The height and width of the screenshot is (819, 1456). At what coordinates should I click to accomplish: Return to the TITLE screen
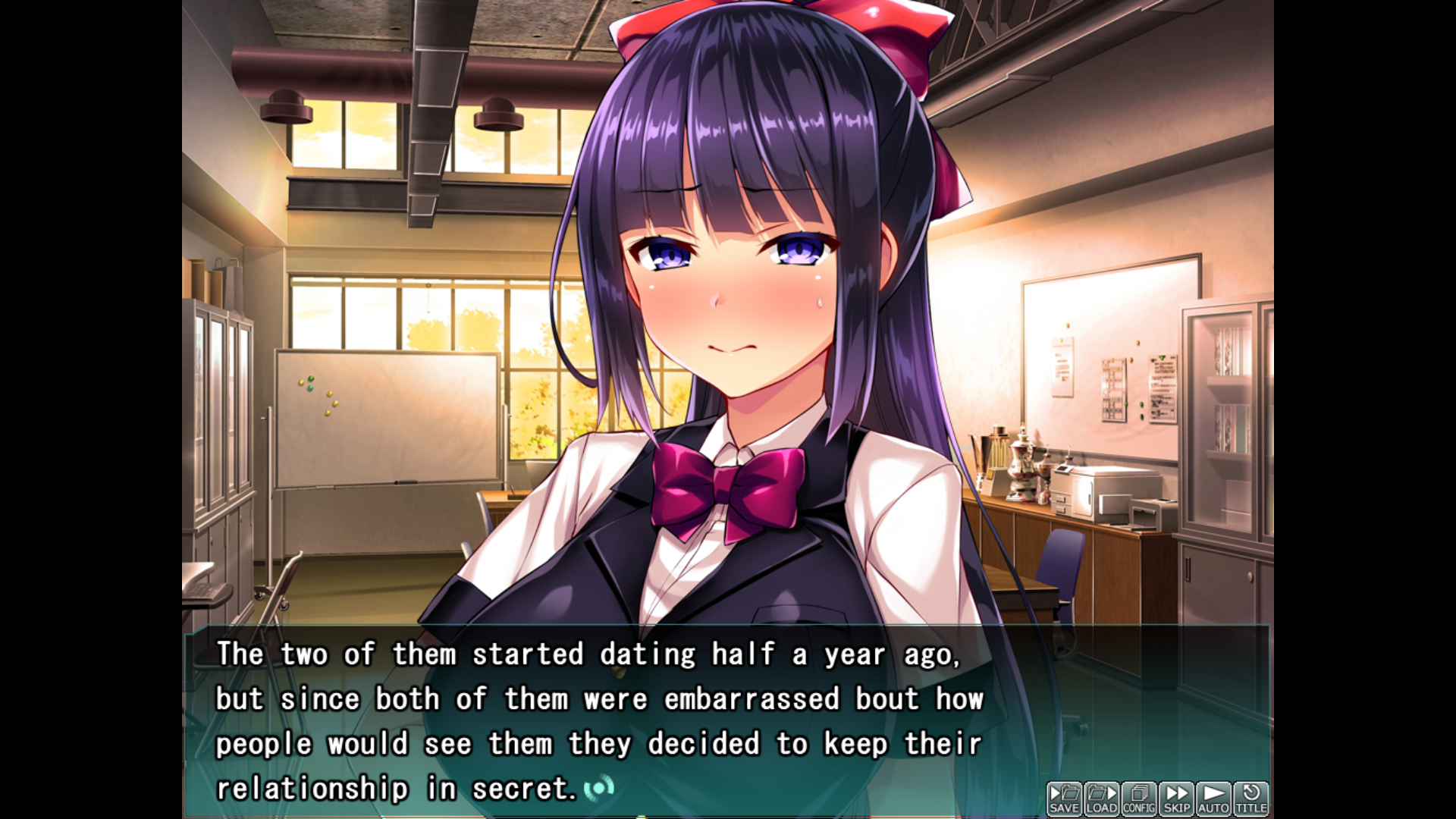pyautogui.click(x=1250, y=799)
